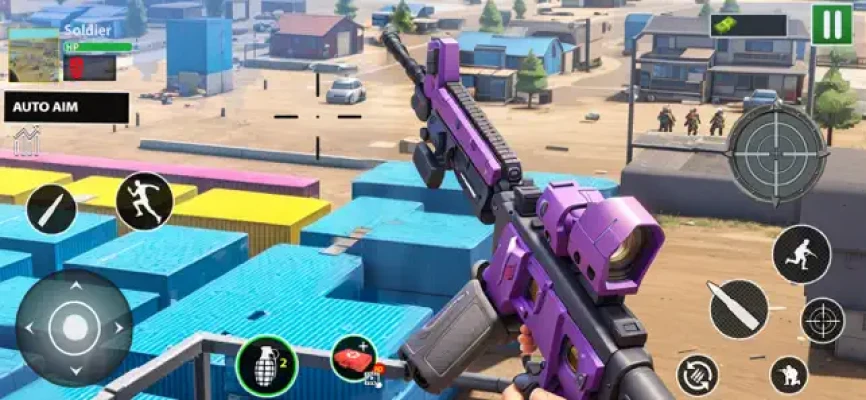The height and width of the screenshot is (400, 866).
Task: Pause the game with the green button
Action: [x=832, y=24]
